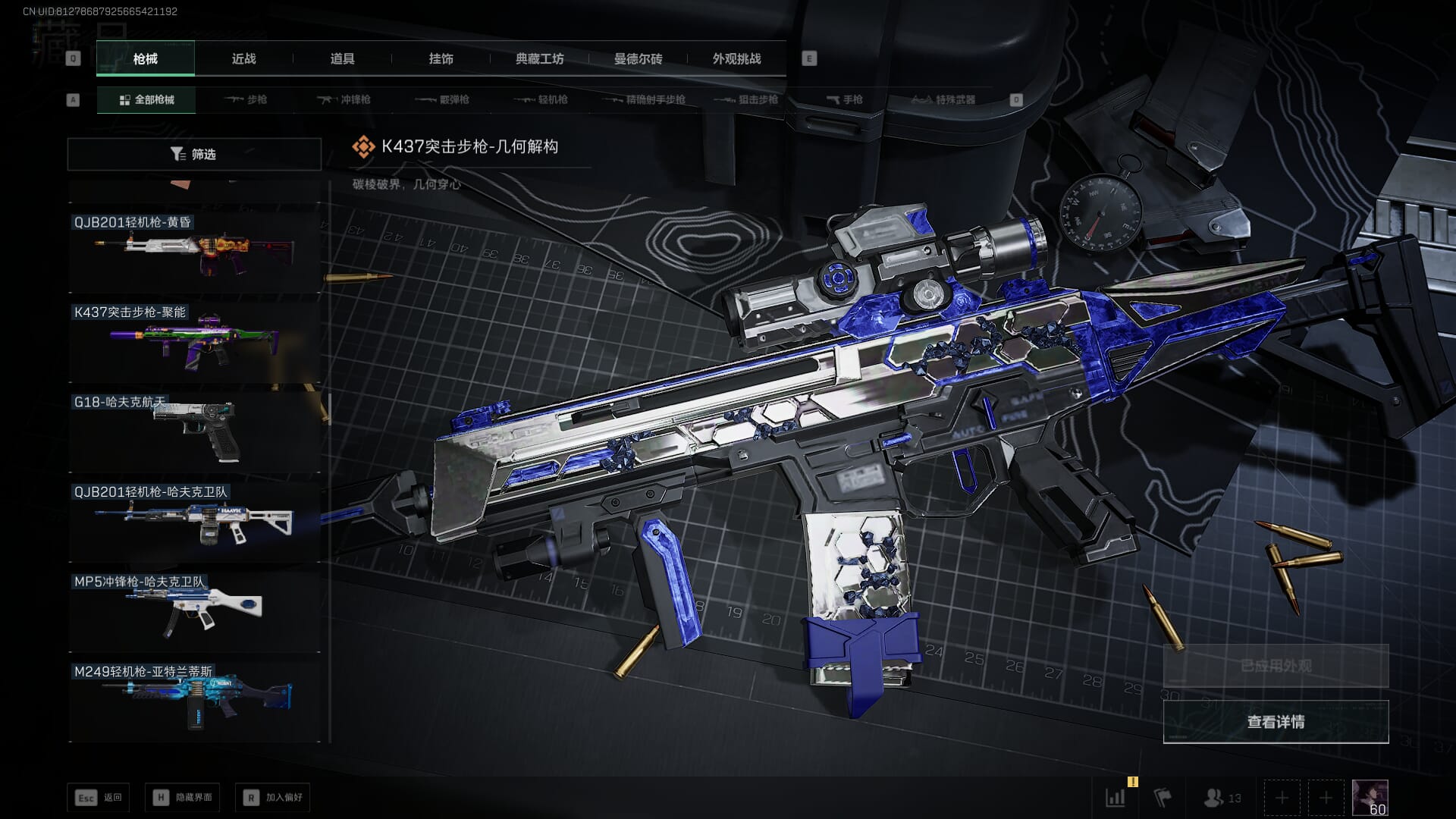Image resolution: width=1456 pixels, height=819 pixels.
Task: Select the MP5冲锋枪-哈夫克卫队 skin
Action: 194,610
